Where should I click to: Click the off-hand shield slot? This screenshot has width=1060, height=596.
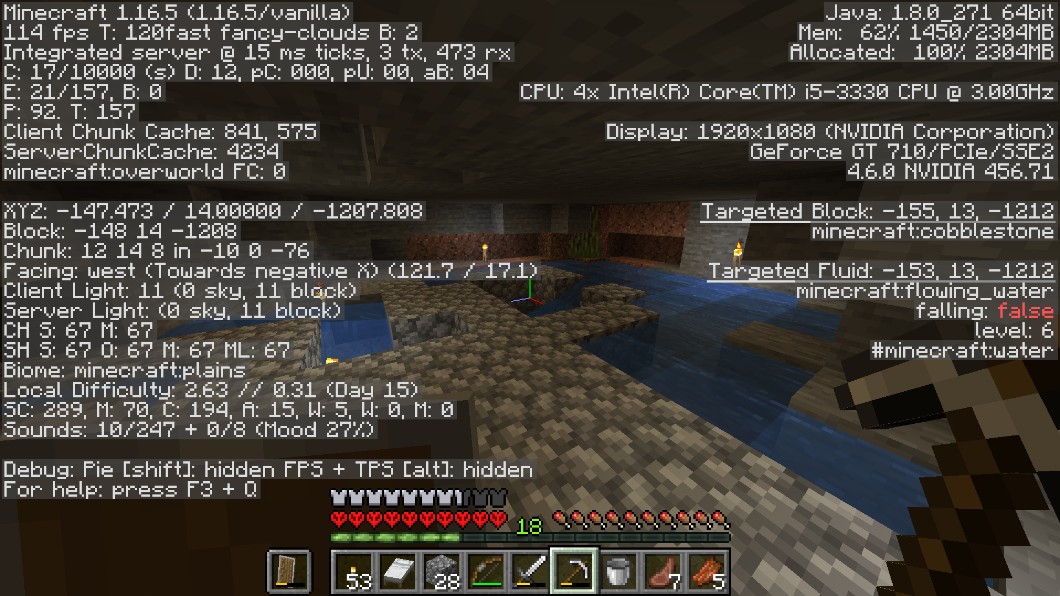(285, 571)
